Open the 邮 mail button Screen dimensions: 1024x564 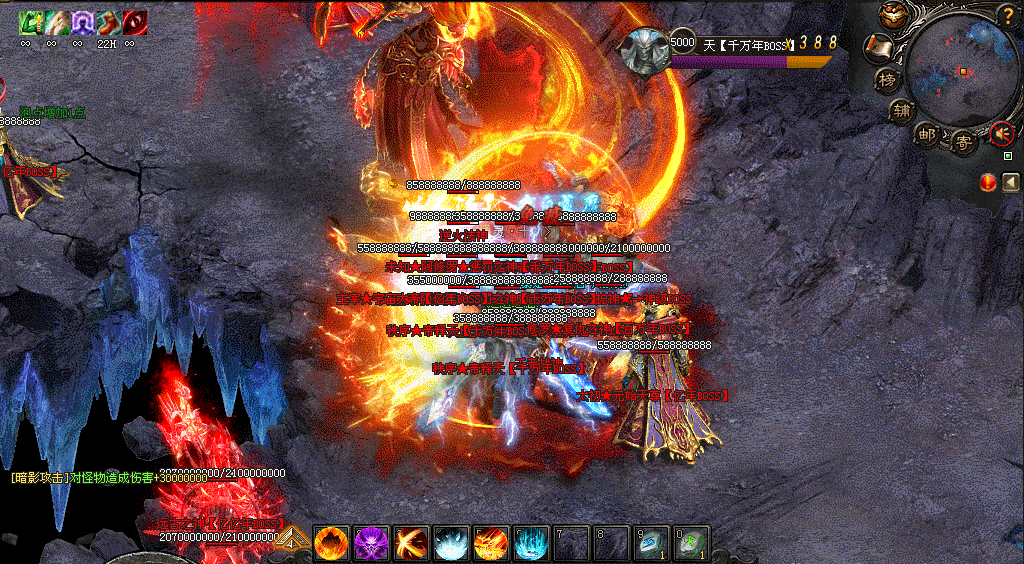(x=929, y=135)
